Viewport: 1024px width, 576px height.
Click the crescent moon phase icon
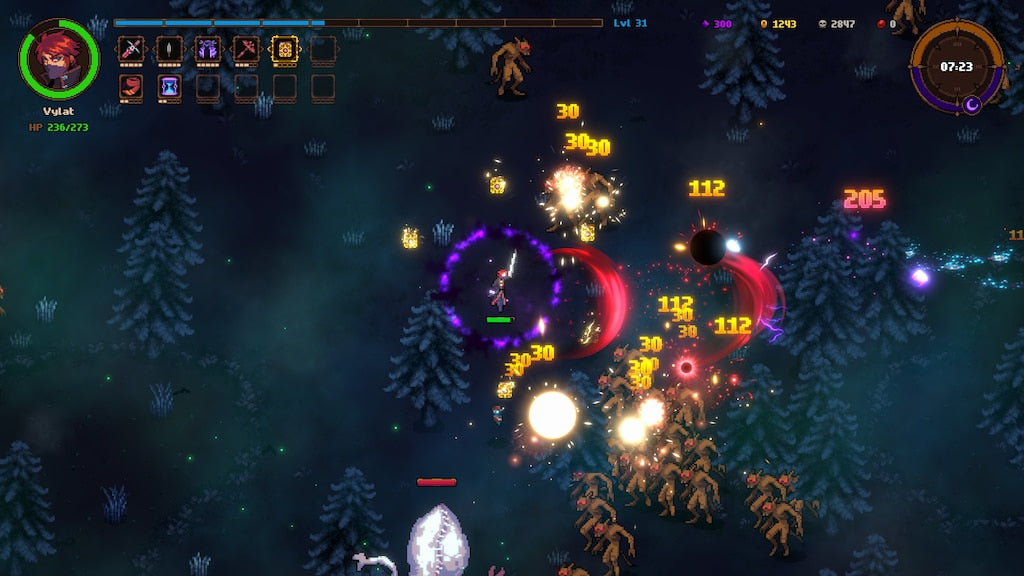point(971,104)
